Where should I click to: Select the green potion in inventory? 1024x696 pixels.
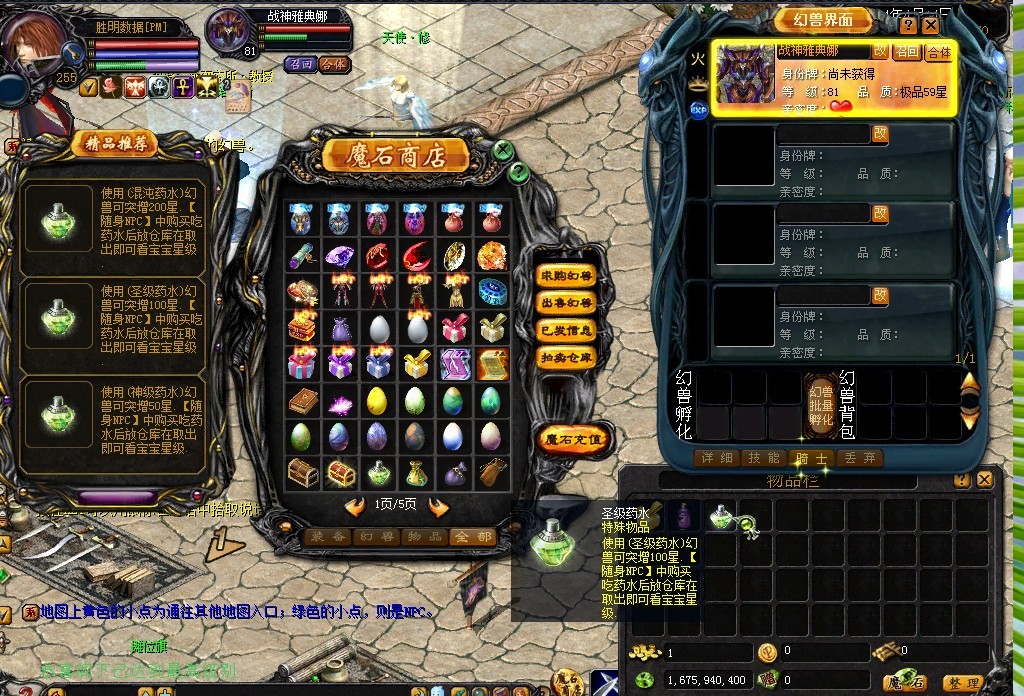pos(722,515)
